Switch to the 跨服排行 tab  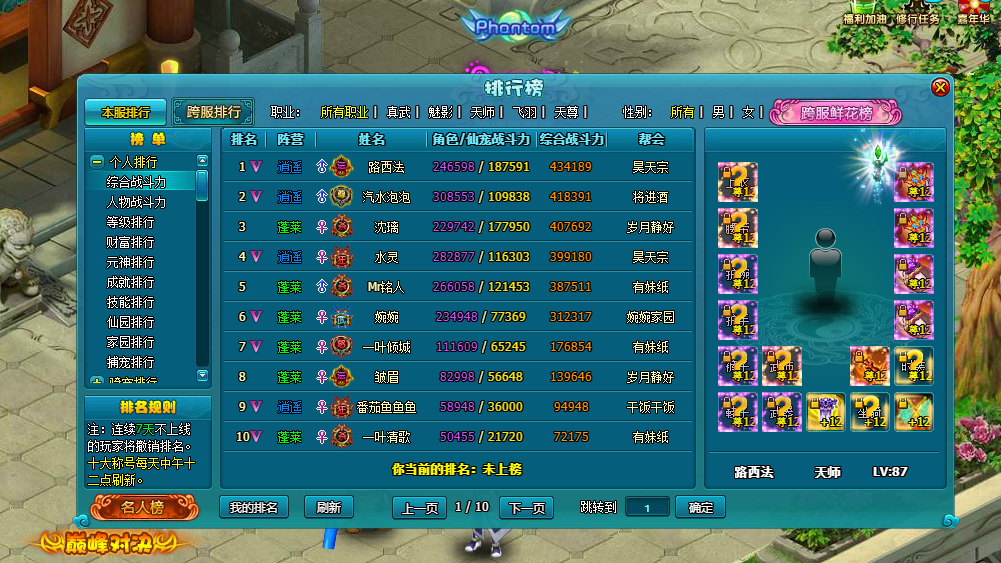coord(213,112)
